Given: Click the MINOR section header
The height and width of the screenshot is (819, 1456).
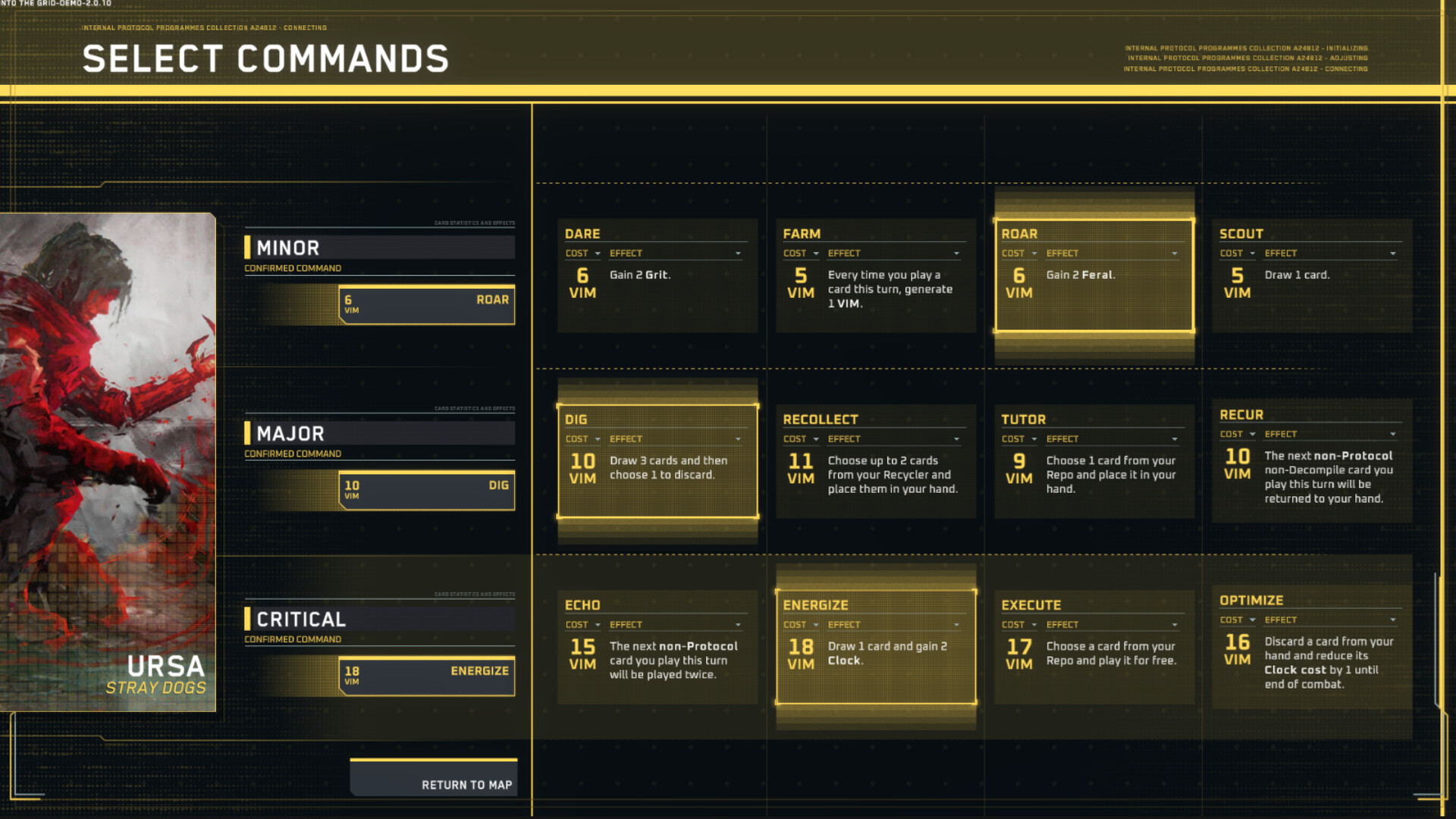Looking at the screenshot, I should point(379,247).
